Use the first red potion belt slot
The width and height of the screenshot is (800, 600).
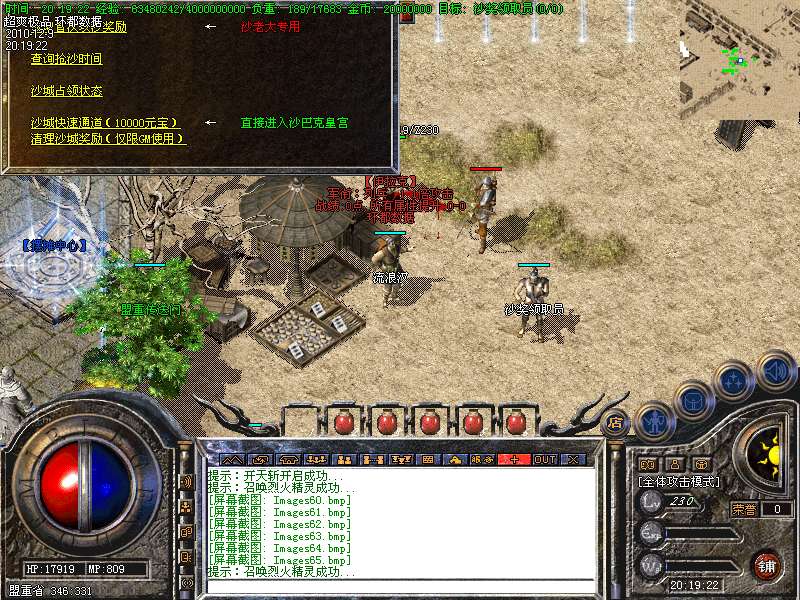[343, 422]
